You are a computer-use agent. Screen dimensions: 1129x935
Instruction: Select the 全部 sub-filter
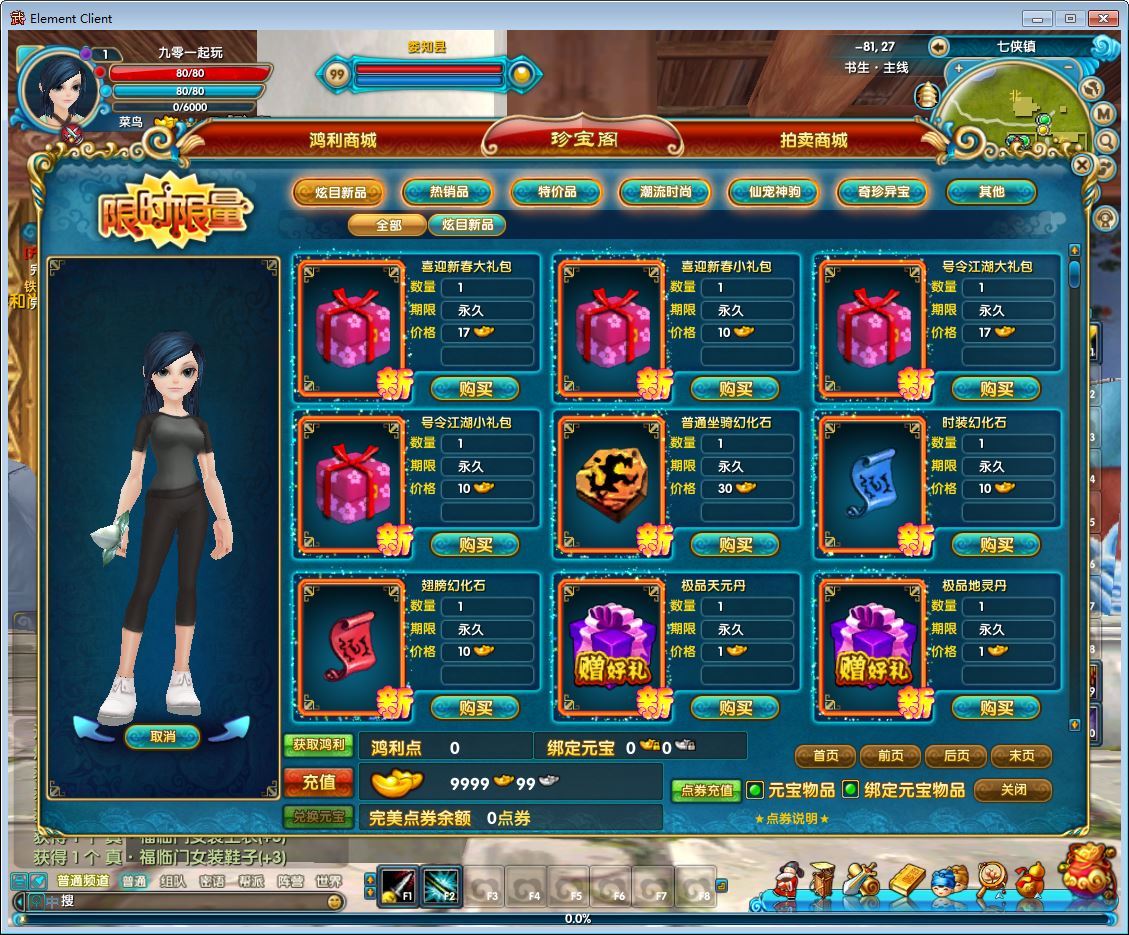click(x=388, y=225)
